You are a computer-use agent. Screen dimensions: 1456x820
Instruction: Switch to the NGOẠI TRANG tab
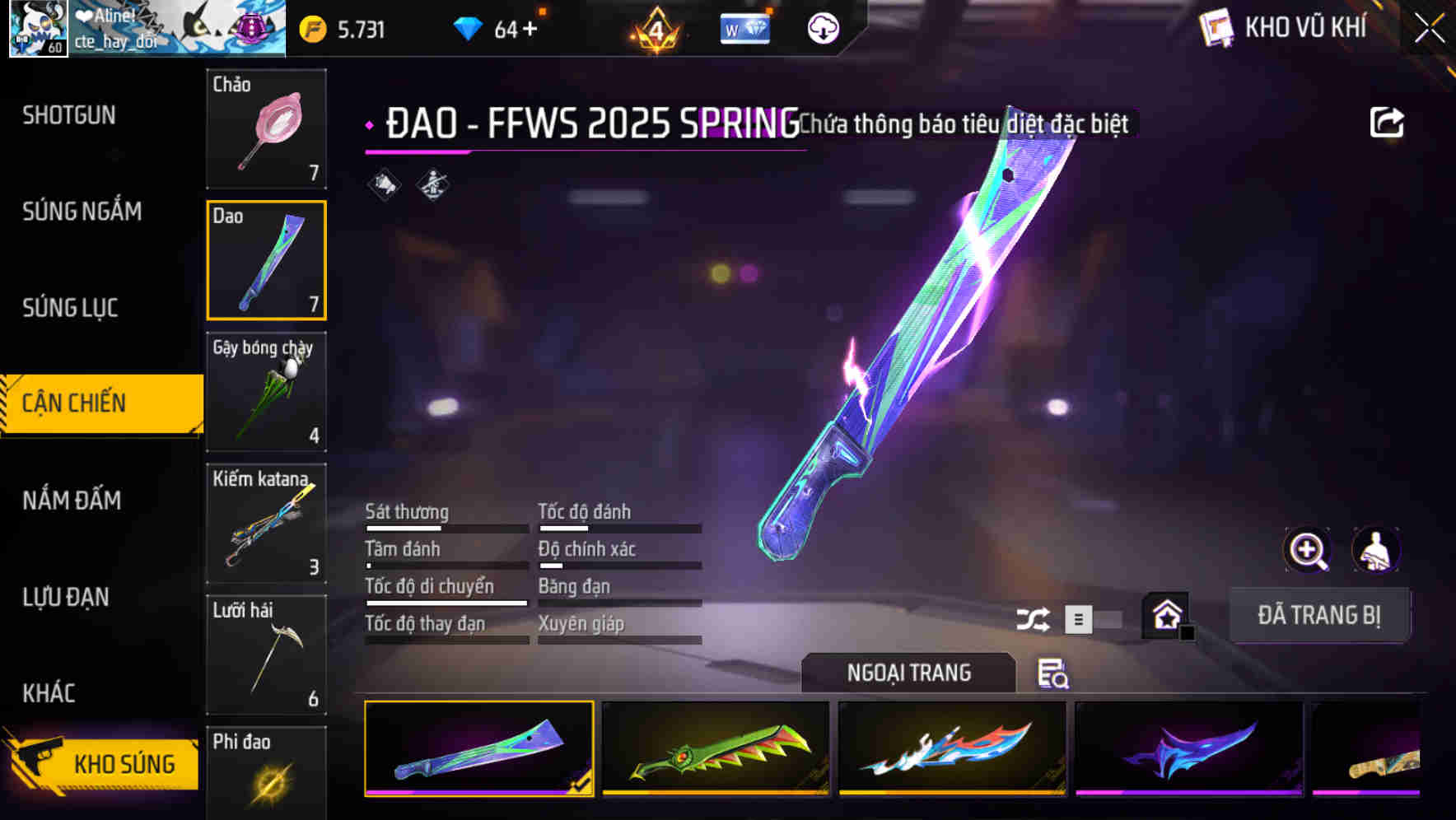point(908,673)
